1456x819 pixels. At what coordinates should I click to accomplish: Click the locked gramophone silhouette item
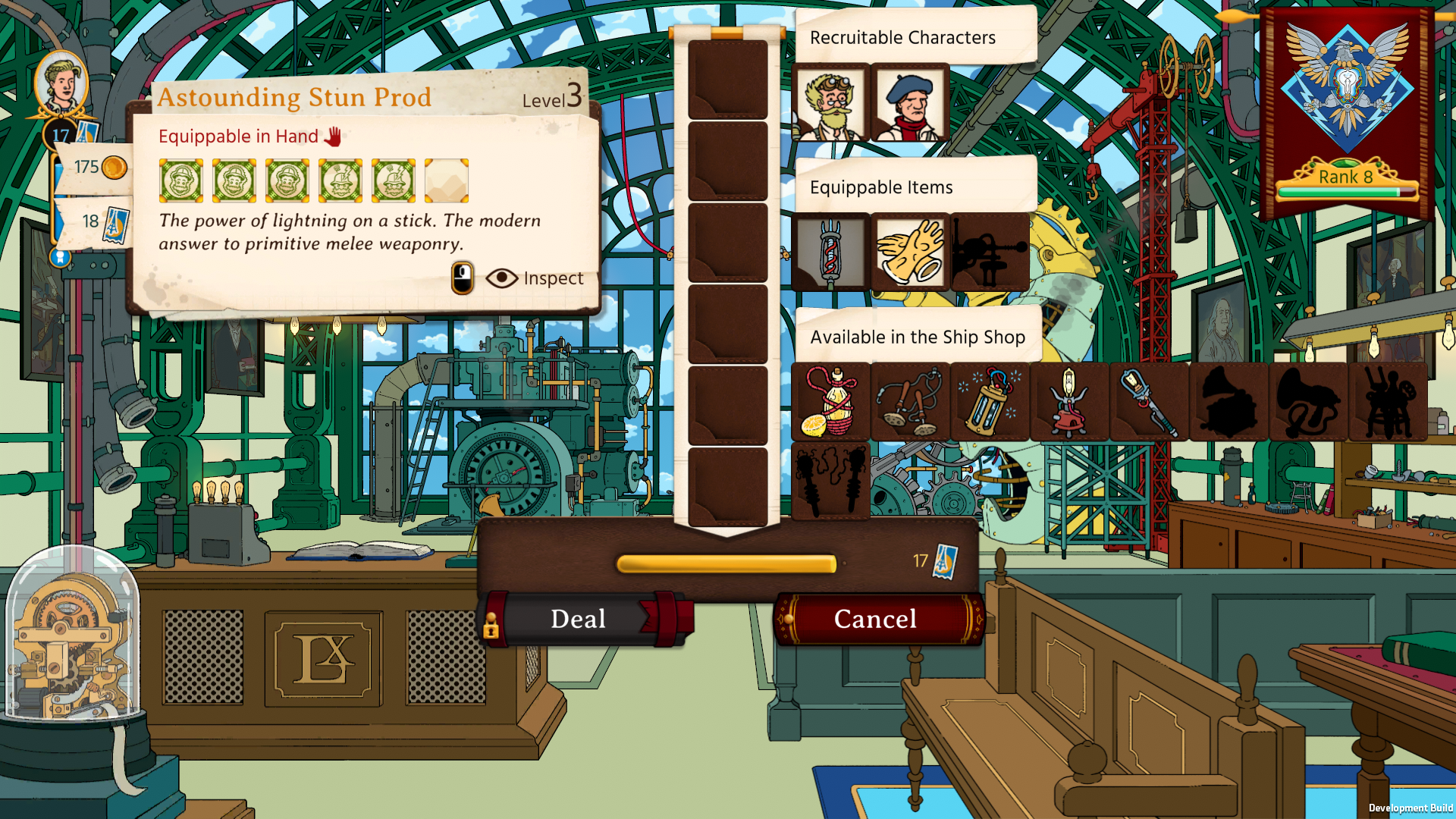(1228, 402)
